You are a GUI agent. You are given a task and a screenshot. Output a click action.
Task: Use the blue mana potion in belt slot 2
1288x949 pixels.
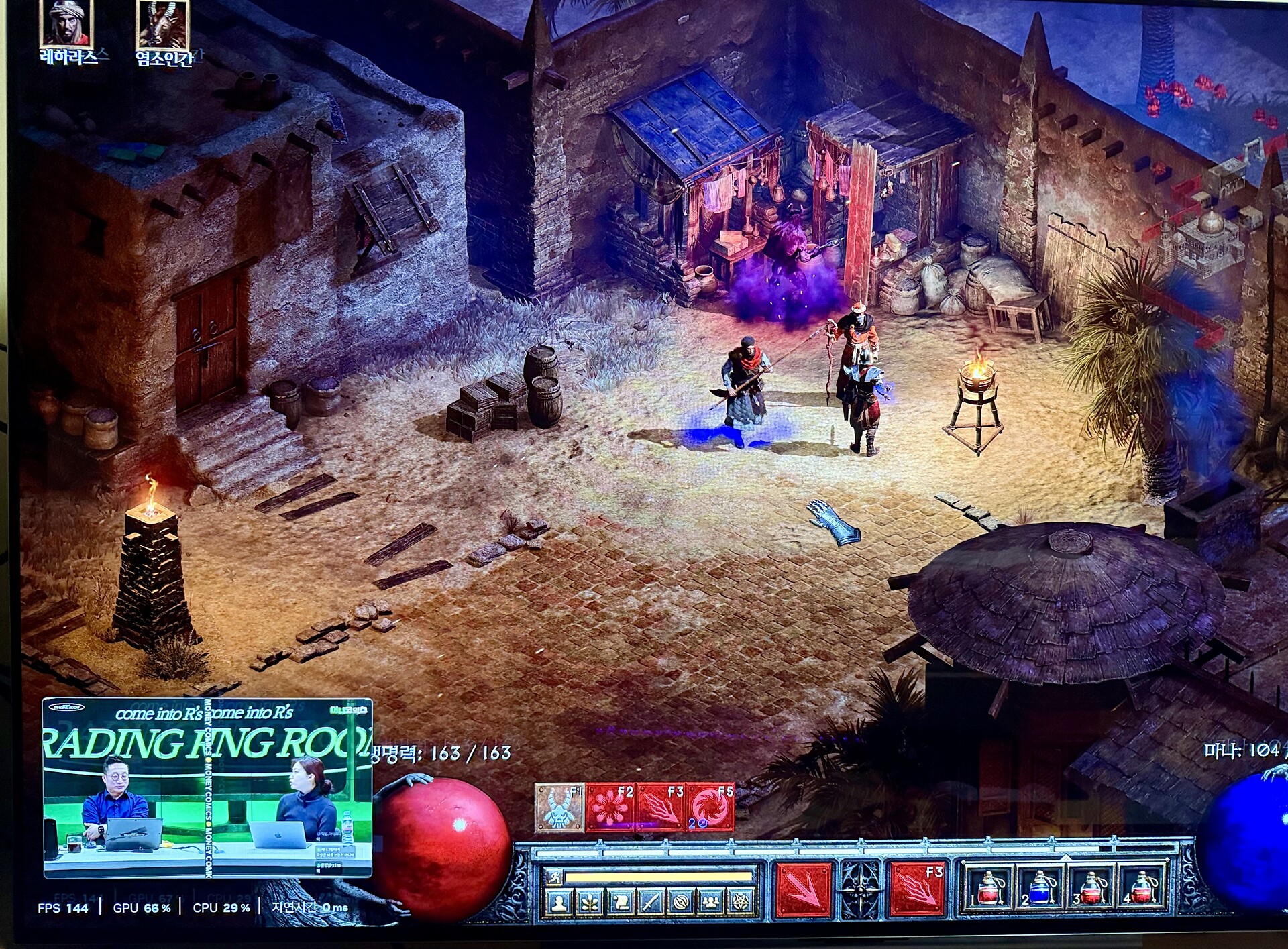click(1039, 888)
